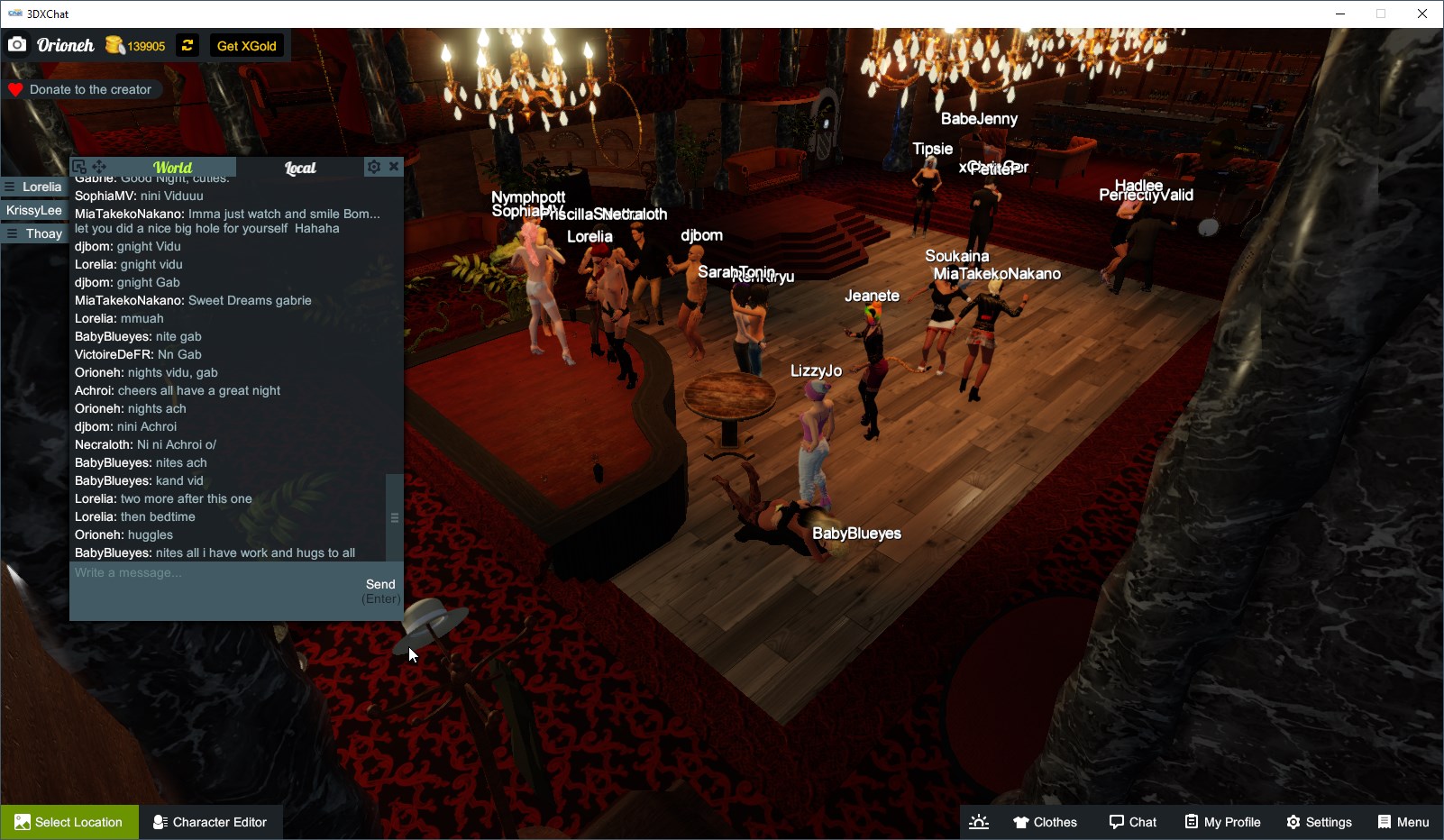Switch to the Local chat tab
Image resolution: width=1444 pixels, height=840 pixels.
[x=300, y=168]
